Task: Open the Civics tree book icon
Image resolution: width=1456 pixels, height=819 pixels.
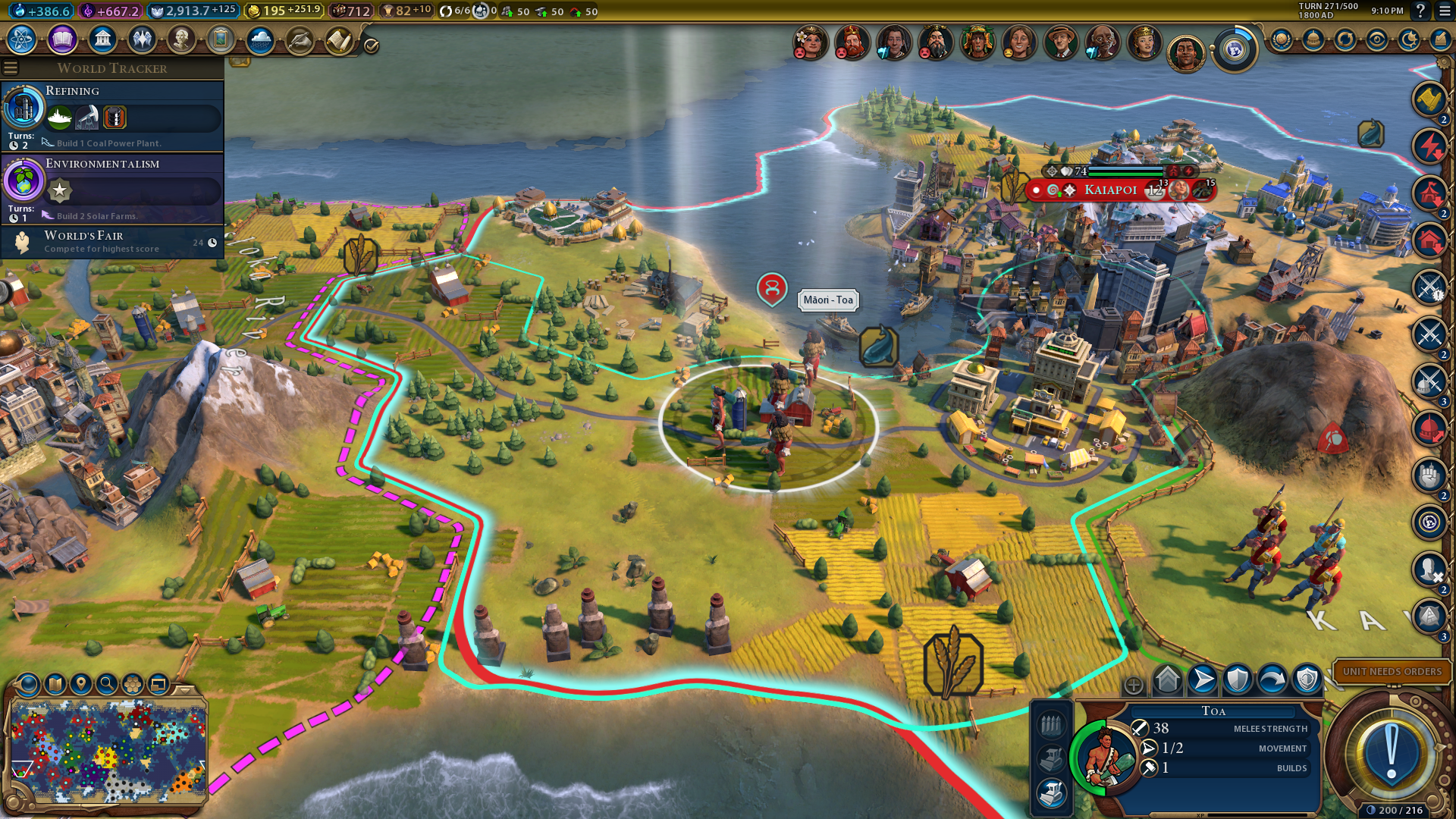Action: pyautogui.click(x=62, y=39)
